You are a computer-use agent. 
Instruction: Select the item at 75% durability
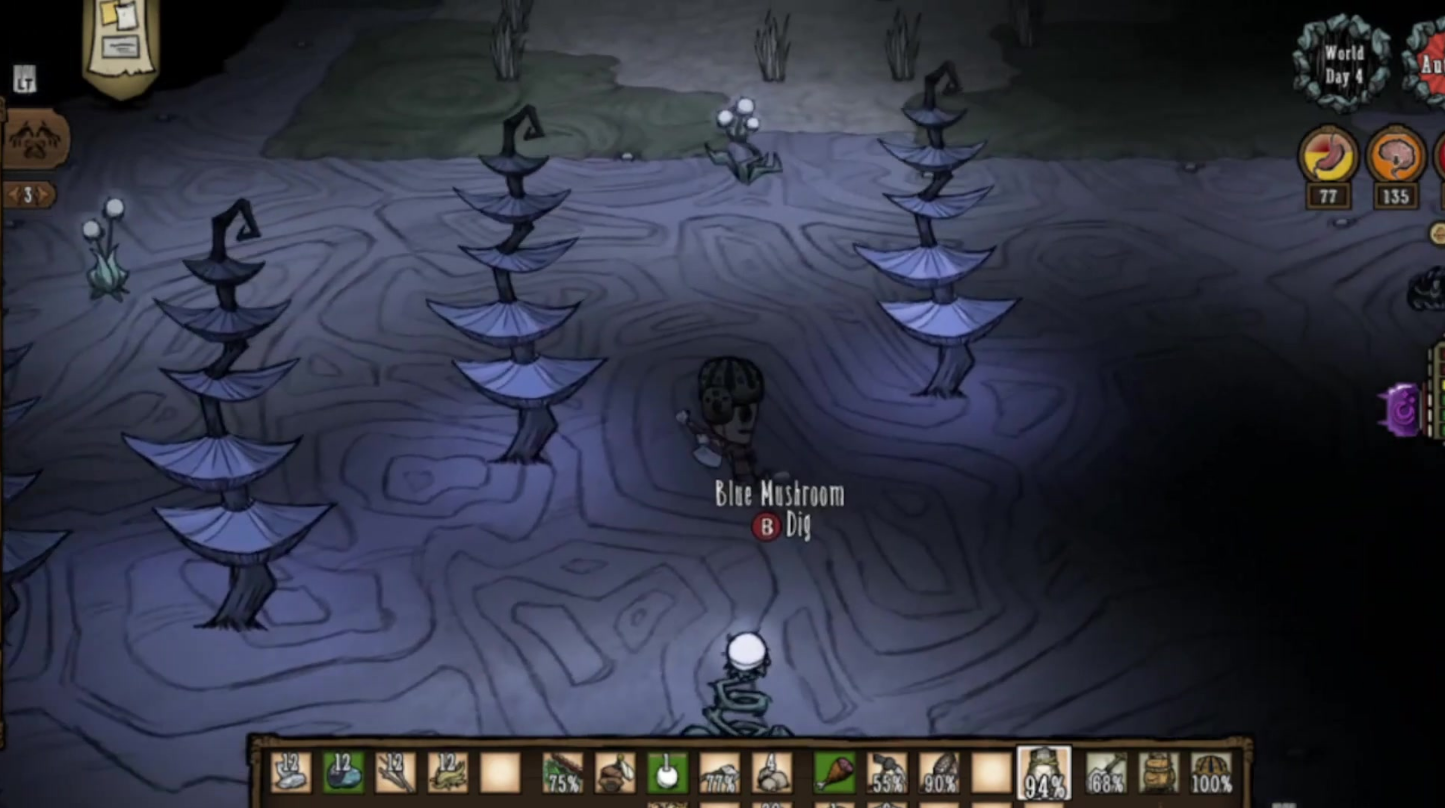[x=562, y=772]
